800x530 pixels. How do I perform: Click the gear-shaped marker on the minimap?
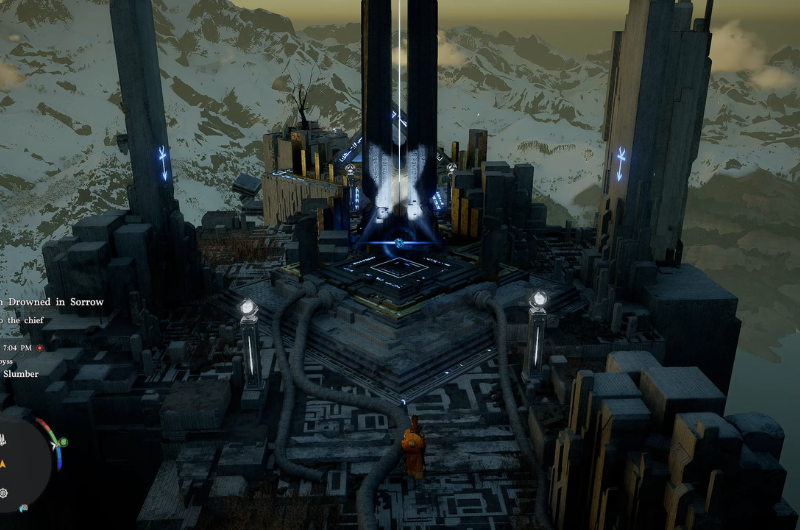point(4,493)
